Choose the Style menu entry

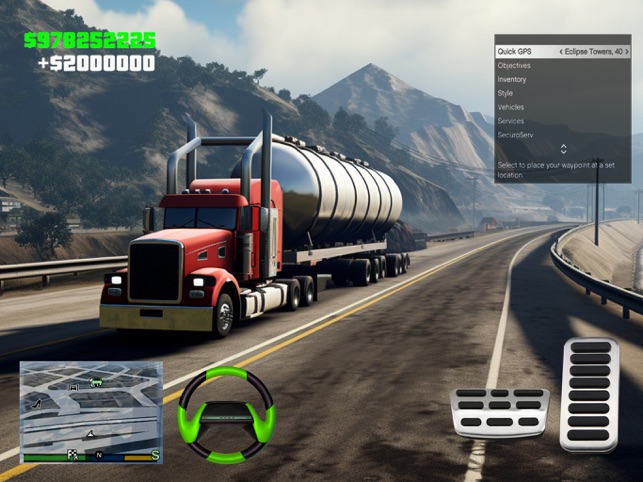pos(563,93)
